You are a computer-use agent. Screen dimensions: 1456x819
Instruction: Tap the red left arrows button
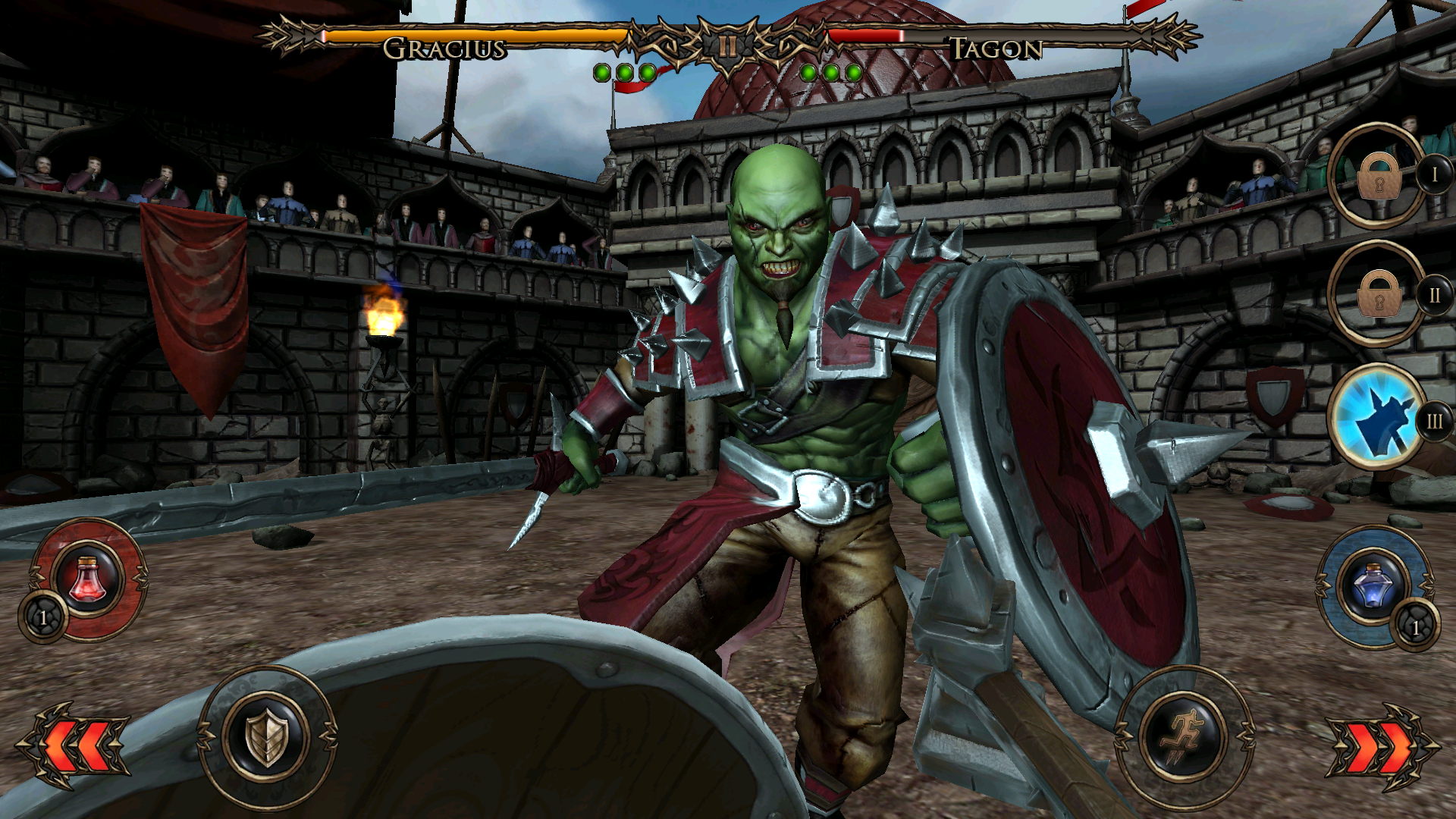(74, 745)
